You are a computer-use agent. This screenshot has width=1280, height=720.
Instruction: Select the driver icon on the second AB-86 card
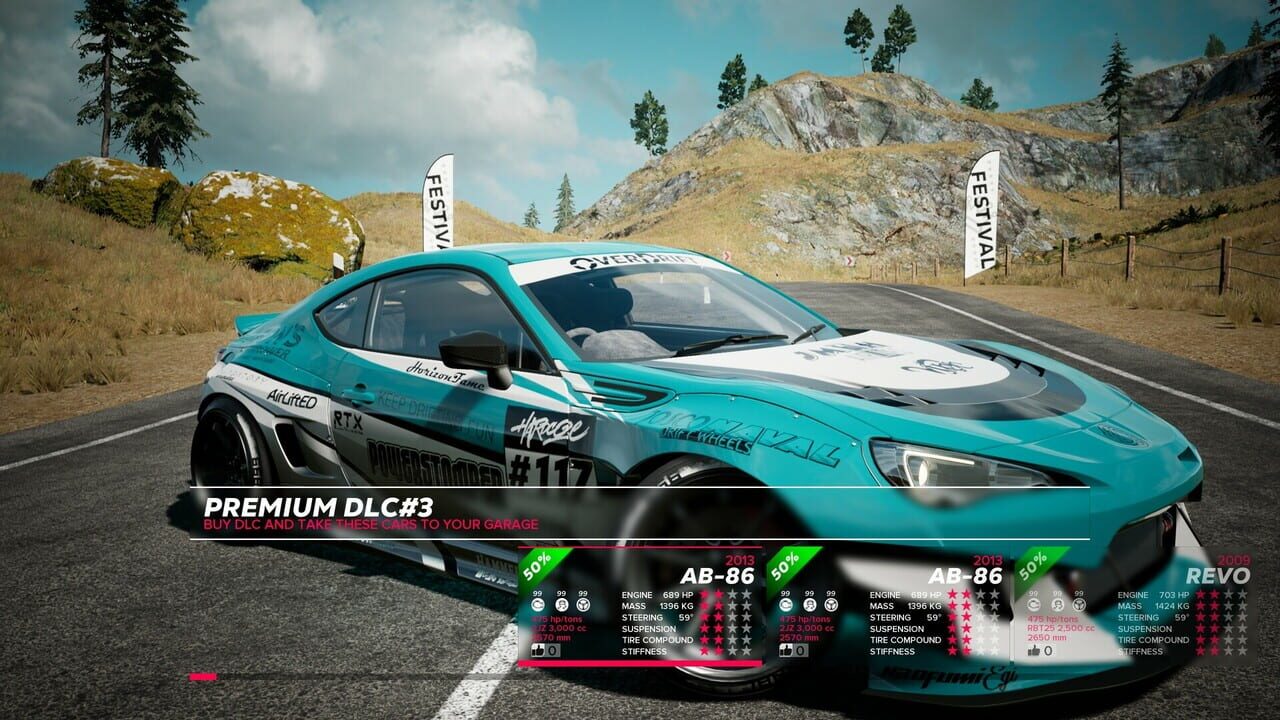pyautogui.click(x=810, y=605)
